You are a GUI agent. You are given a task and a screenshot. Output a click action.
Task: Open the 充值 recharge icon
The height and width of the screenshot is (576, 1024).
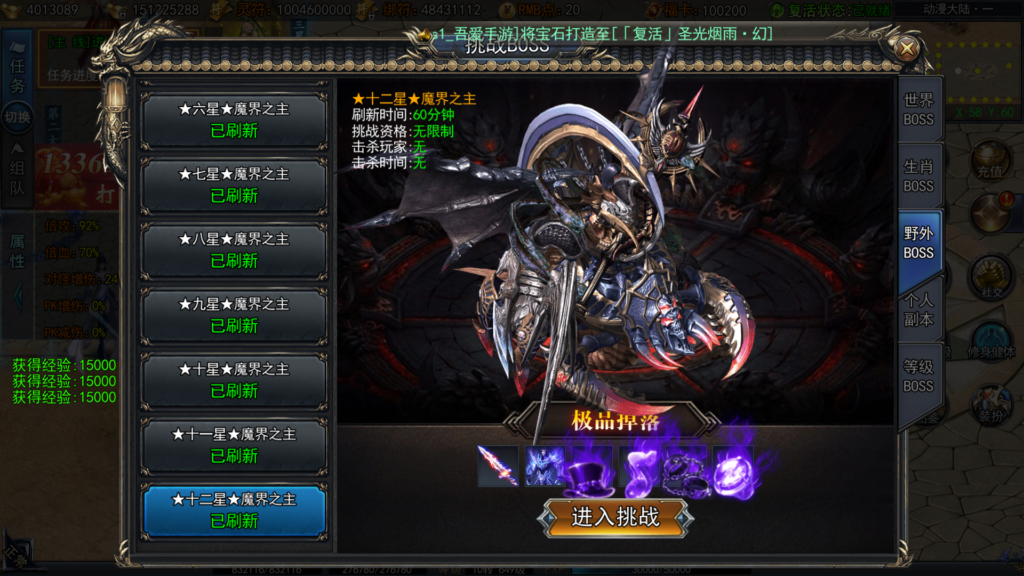coord(991,160)
